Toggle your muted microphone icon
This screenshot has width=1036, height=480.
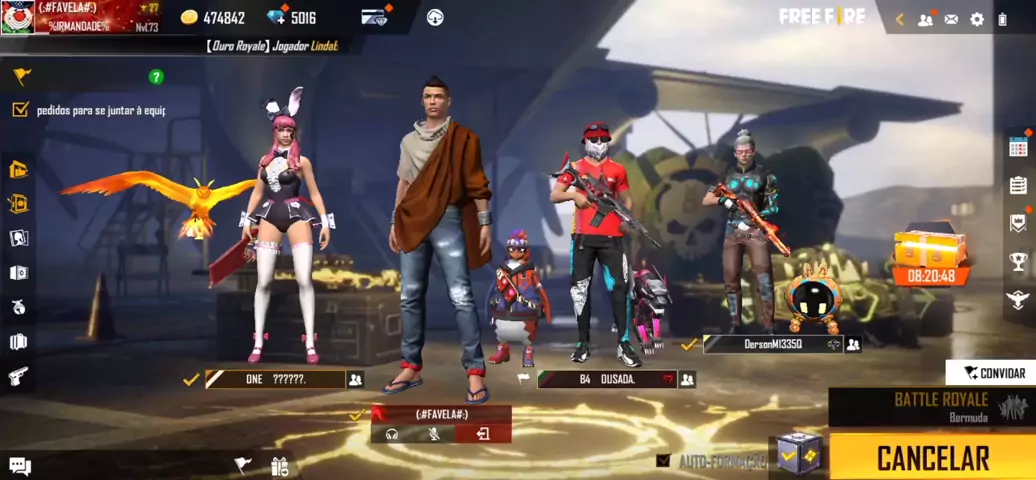click(x=435, y=434)
